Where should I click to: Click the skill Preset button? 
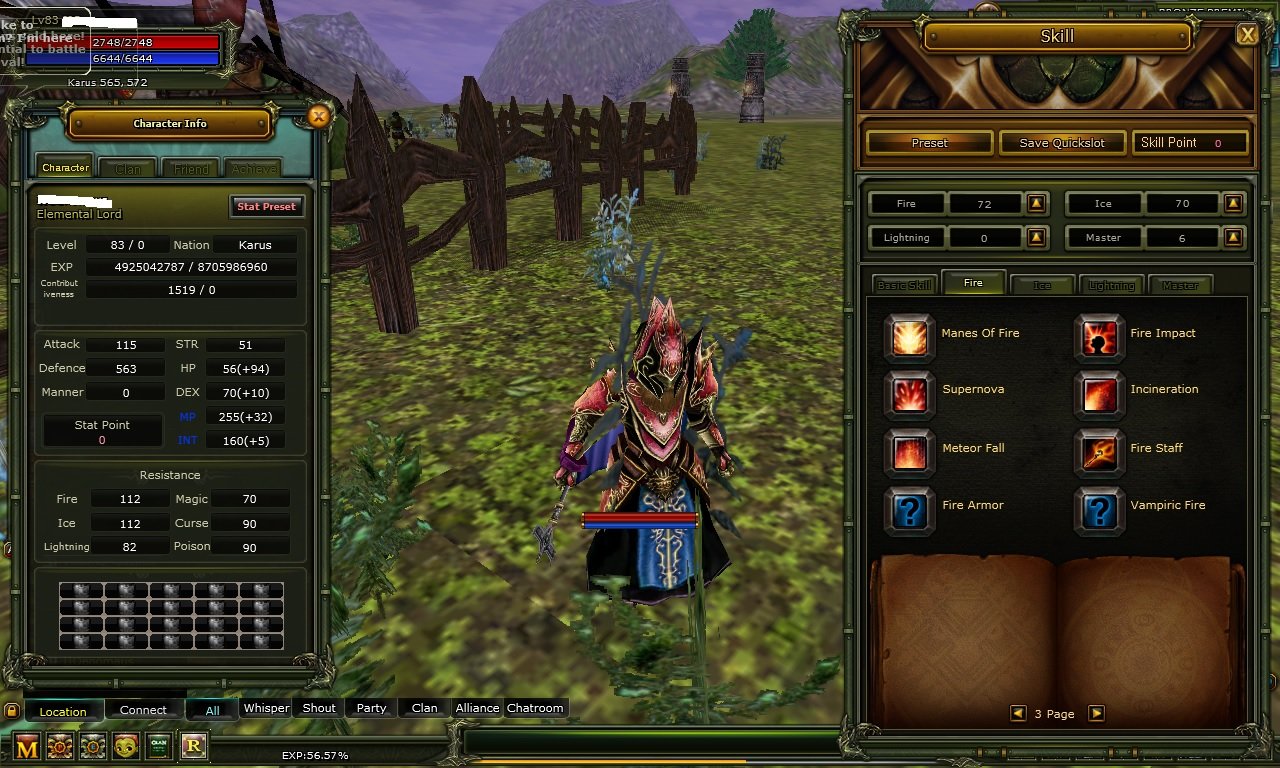click(x=929, y=143)
